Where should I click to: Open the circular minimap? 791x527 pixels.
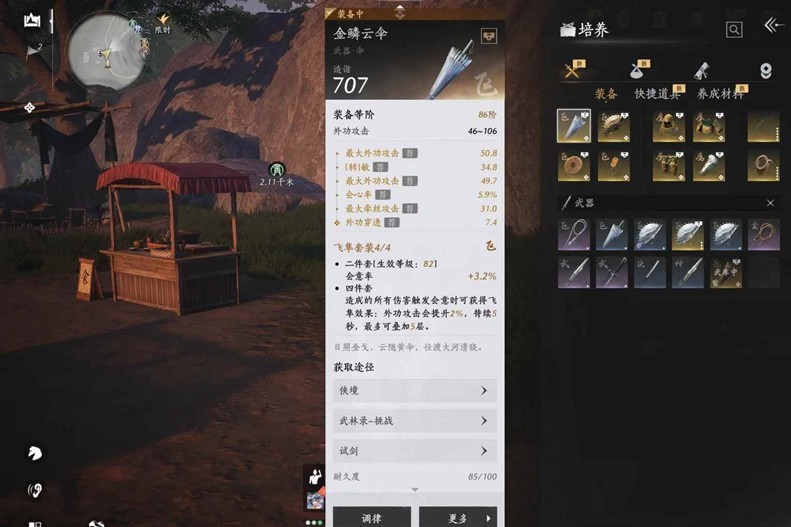106,48
